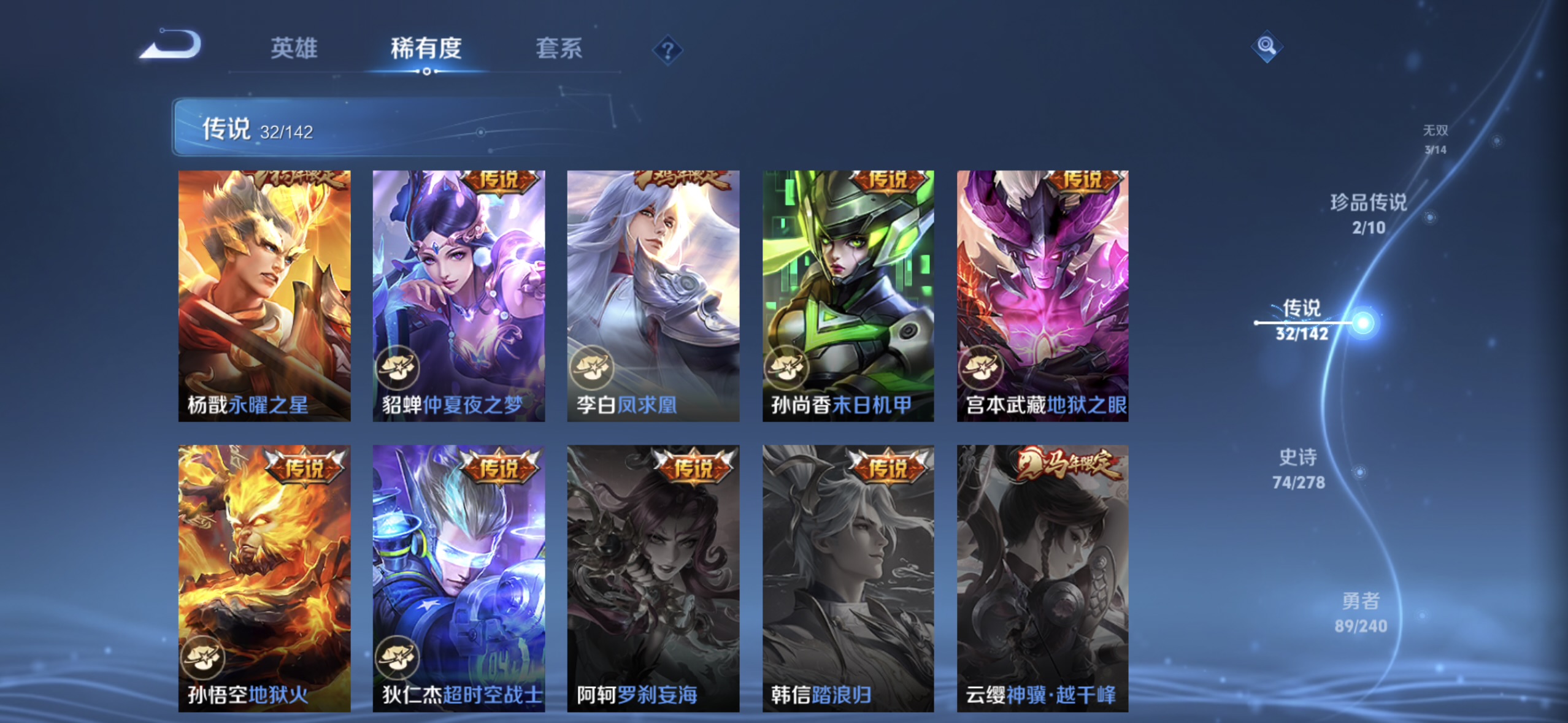Click the badge icon on 李白凤求凰 card
The height and width of the screenshot is (723, 1568).
tap(593, 369)
